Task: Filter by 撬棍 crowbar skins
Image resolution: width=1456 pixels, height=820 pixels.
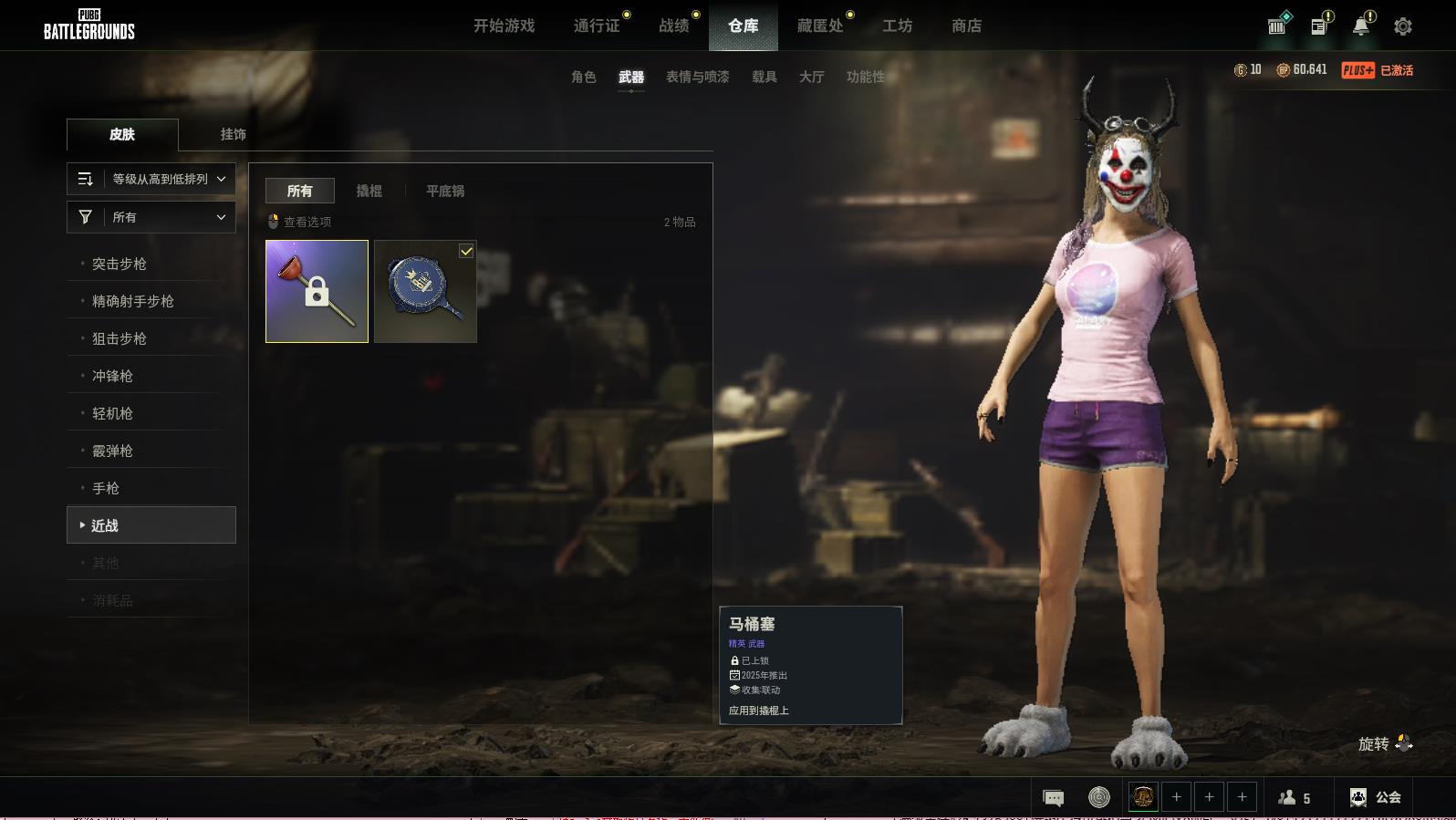Action: pyautogui.click(x=369, y=191)
